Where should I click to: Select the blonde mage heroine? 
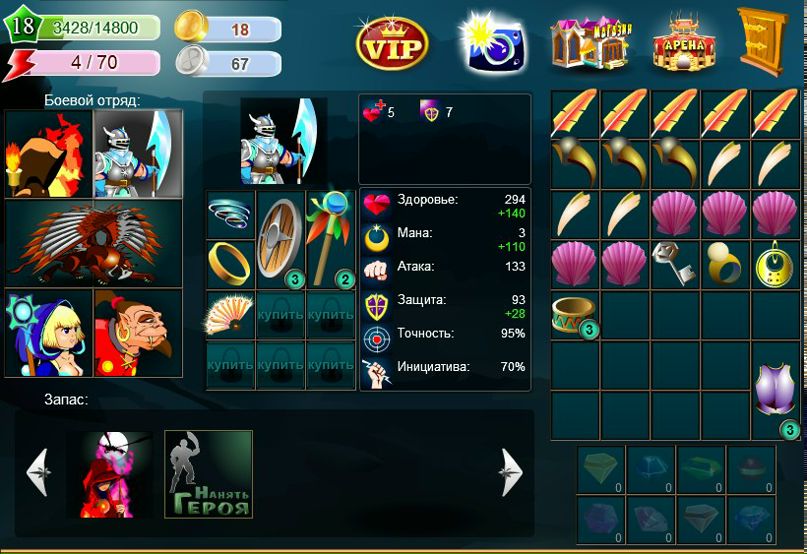[48, 333]
